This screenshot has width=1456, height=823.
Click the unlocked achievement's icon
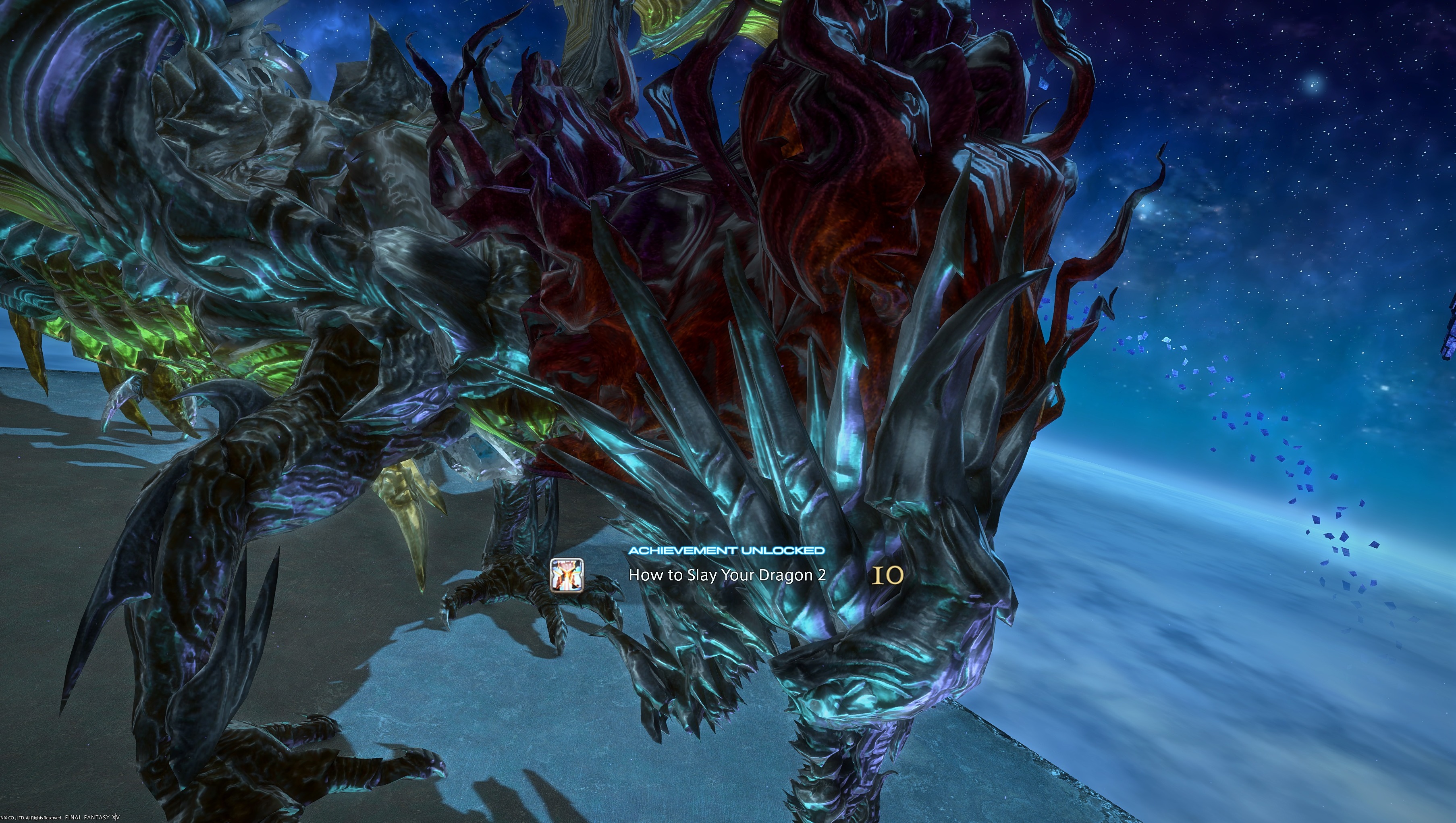coord(567,575)
